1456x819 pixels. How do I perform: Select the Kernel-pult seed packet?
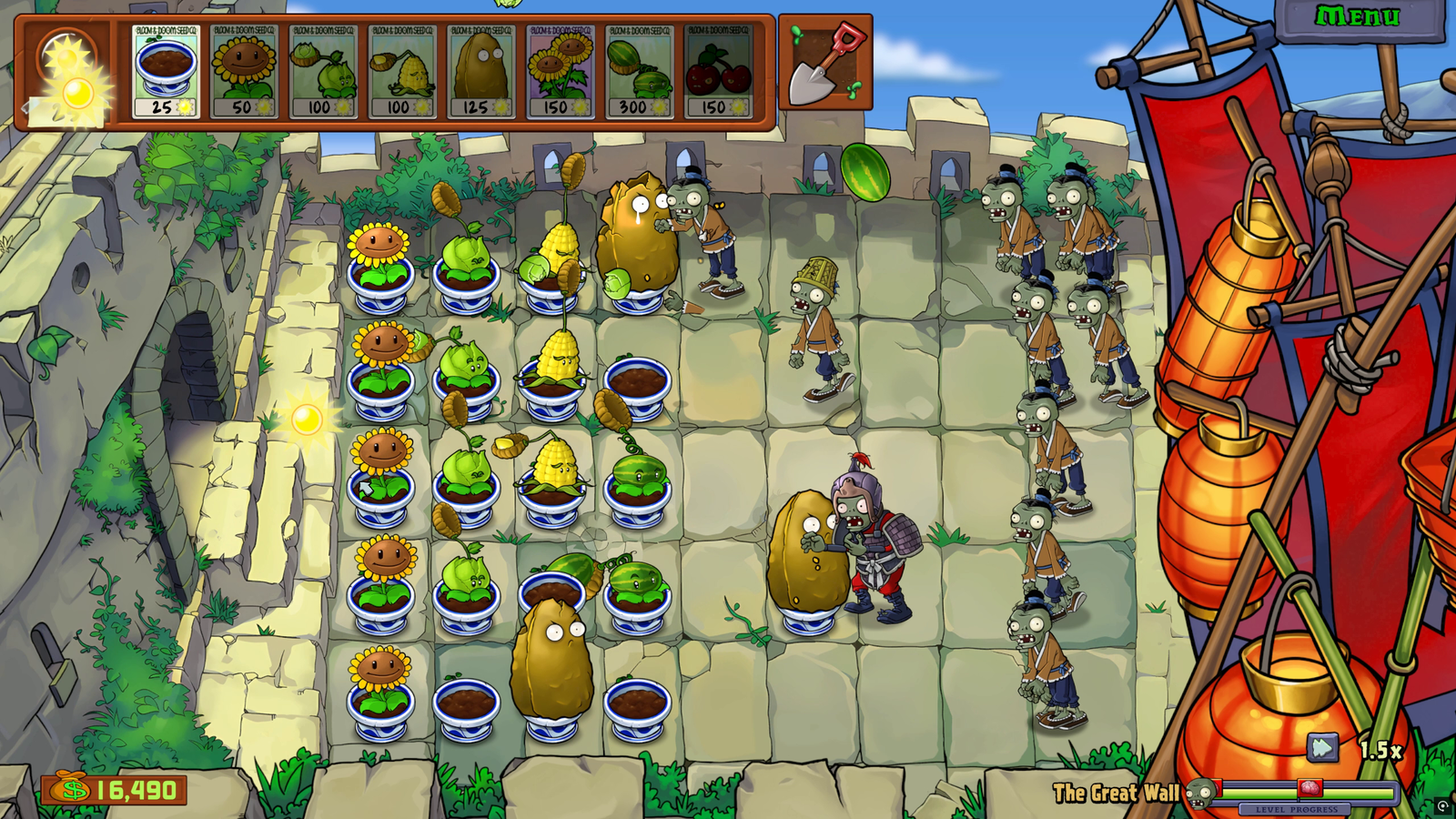[401, 71]
